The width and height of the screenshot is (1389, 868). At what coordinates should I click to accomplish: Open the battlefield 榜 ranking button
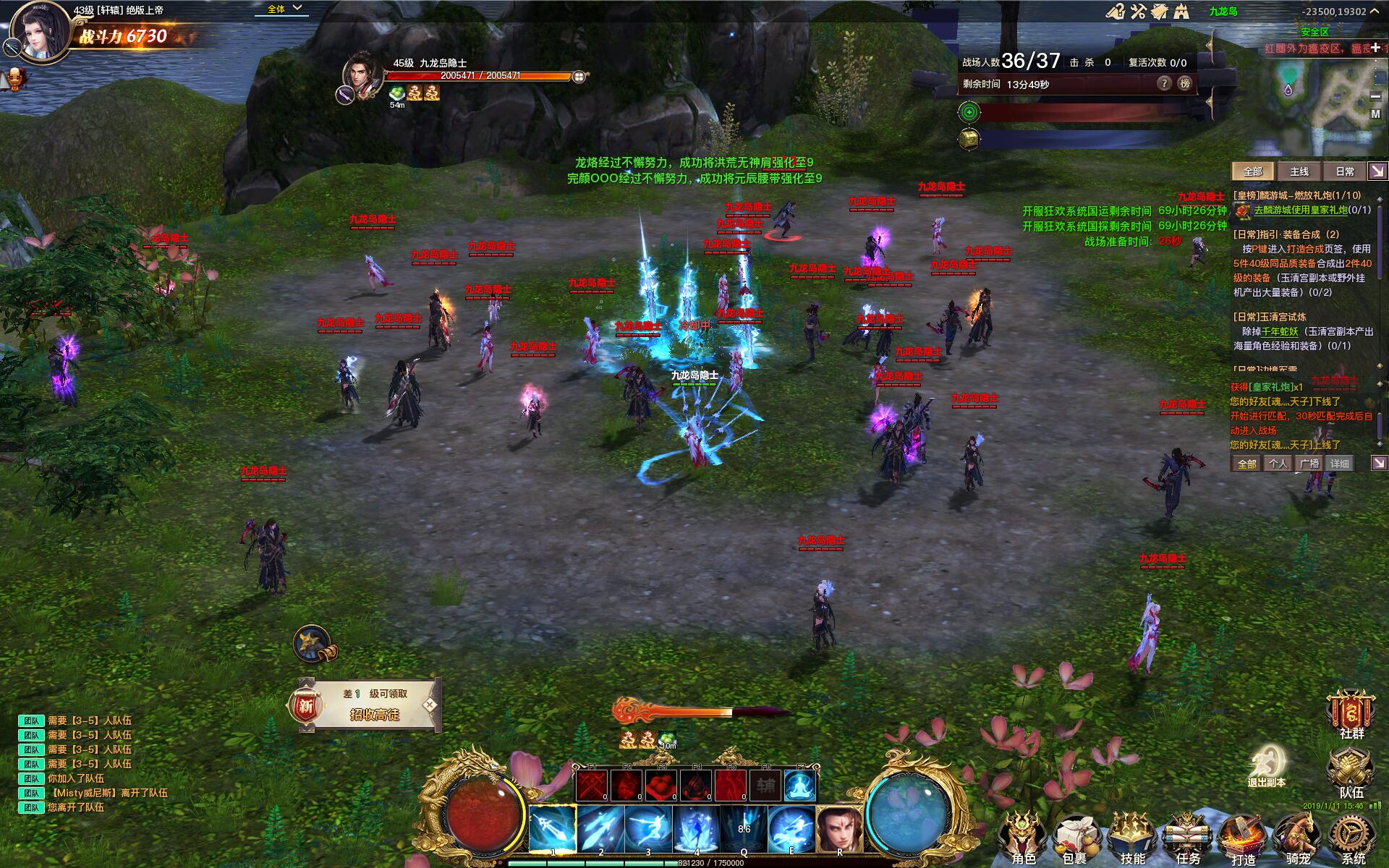coord(1185,83)
